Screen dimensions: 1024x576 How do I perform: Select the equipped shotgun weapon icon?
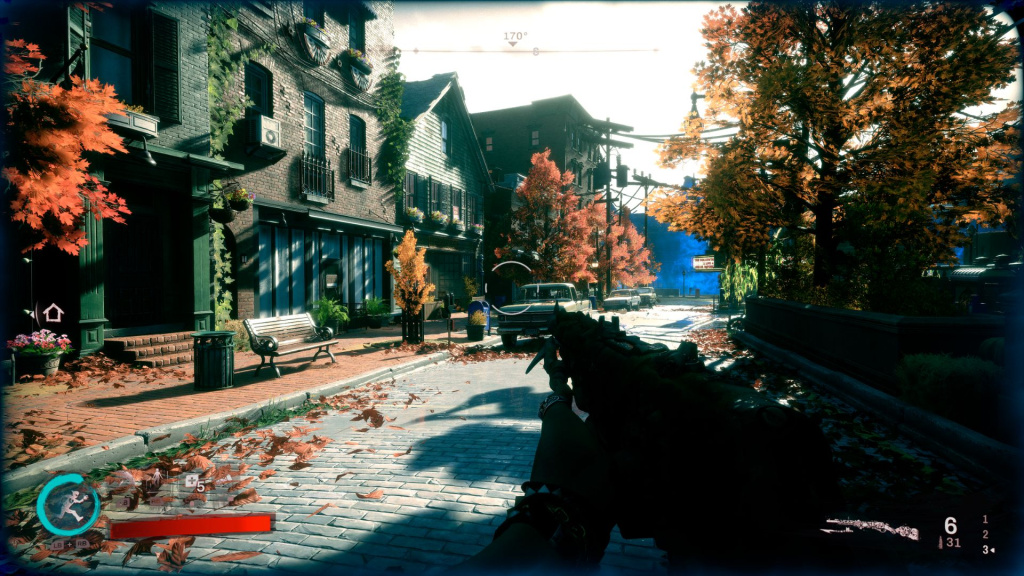[870, 527]
